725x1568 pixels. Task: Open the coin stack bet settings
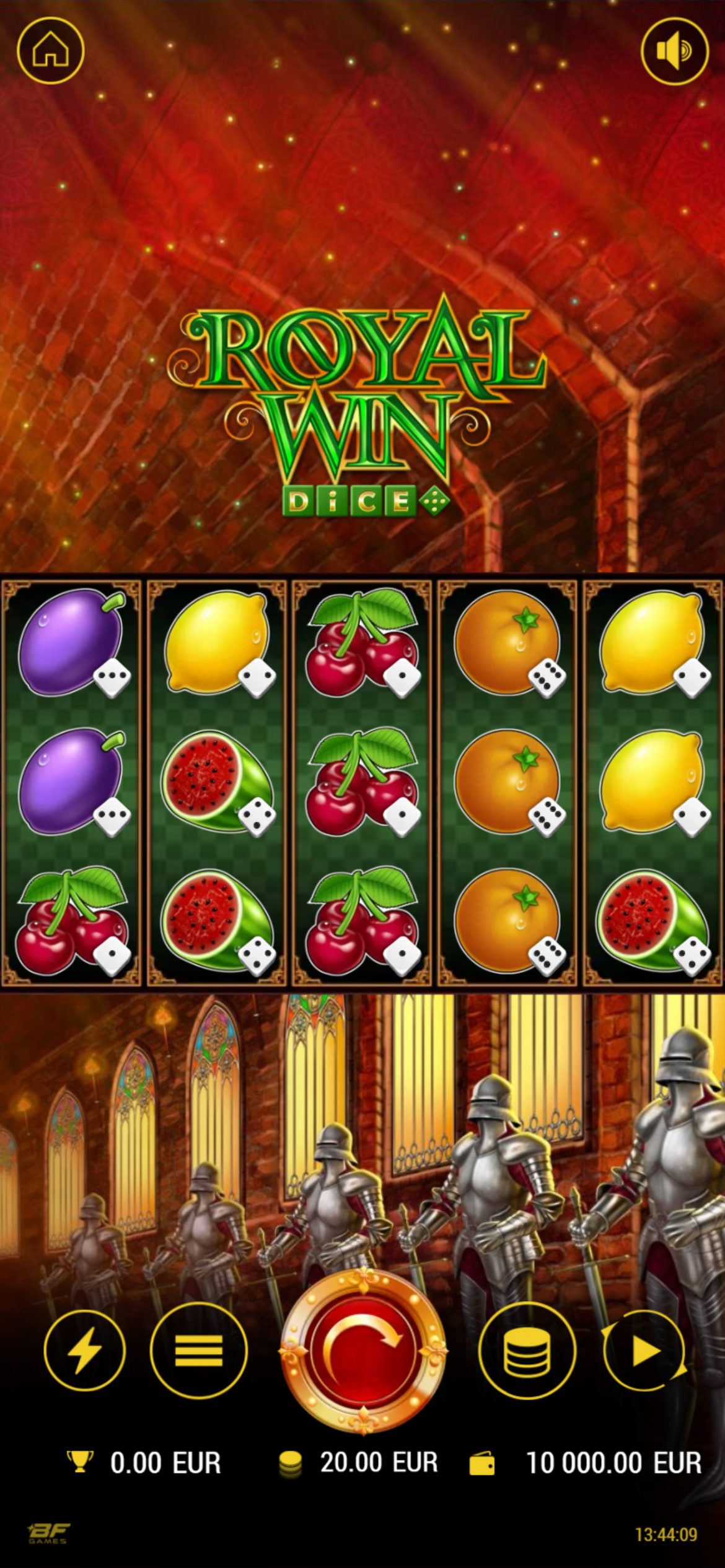pyautogui.click(x=527, y=1350)
